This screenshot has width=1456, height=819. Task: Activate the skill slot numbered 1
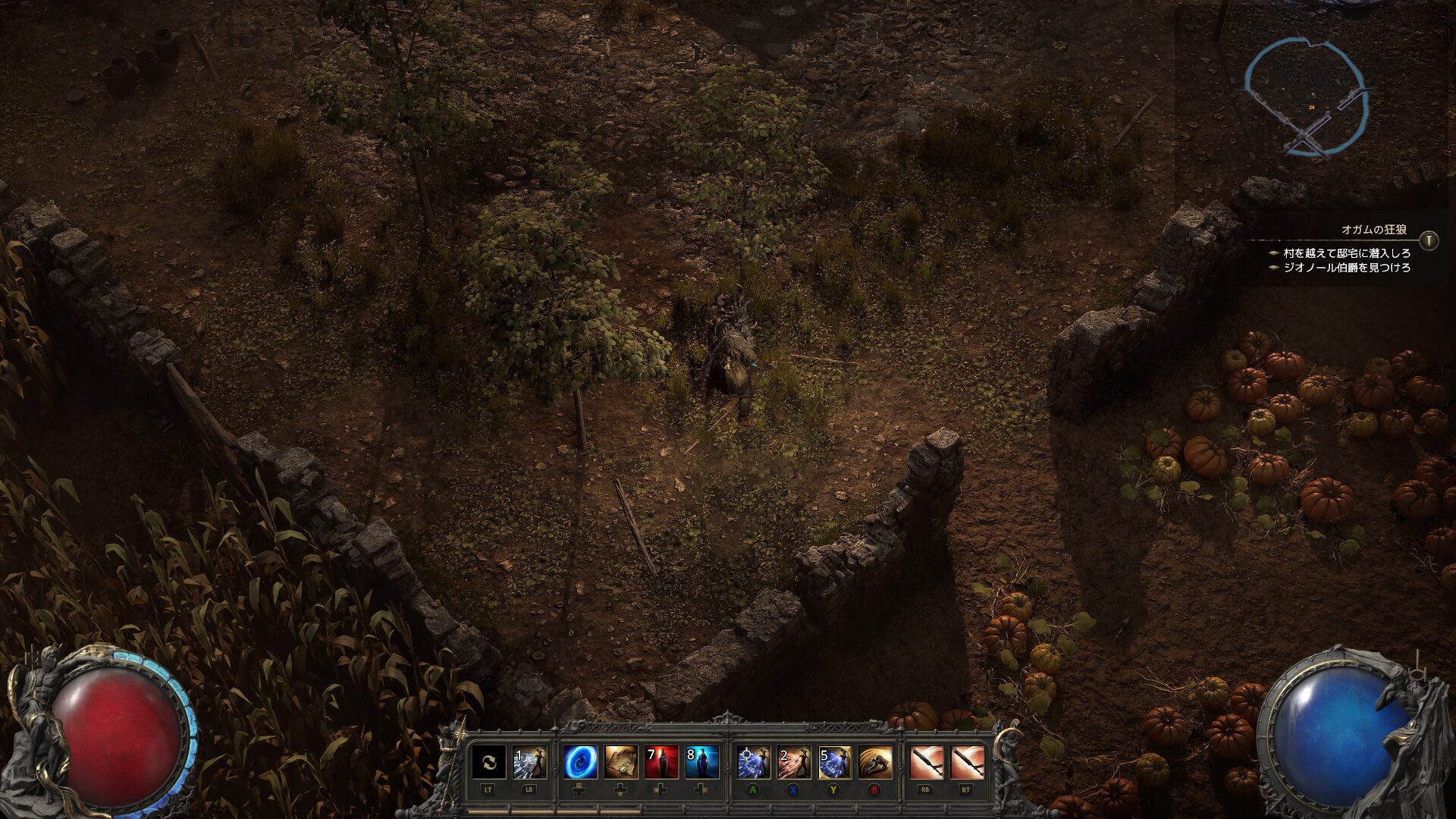tap(529, 762)
